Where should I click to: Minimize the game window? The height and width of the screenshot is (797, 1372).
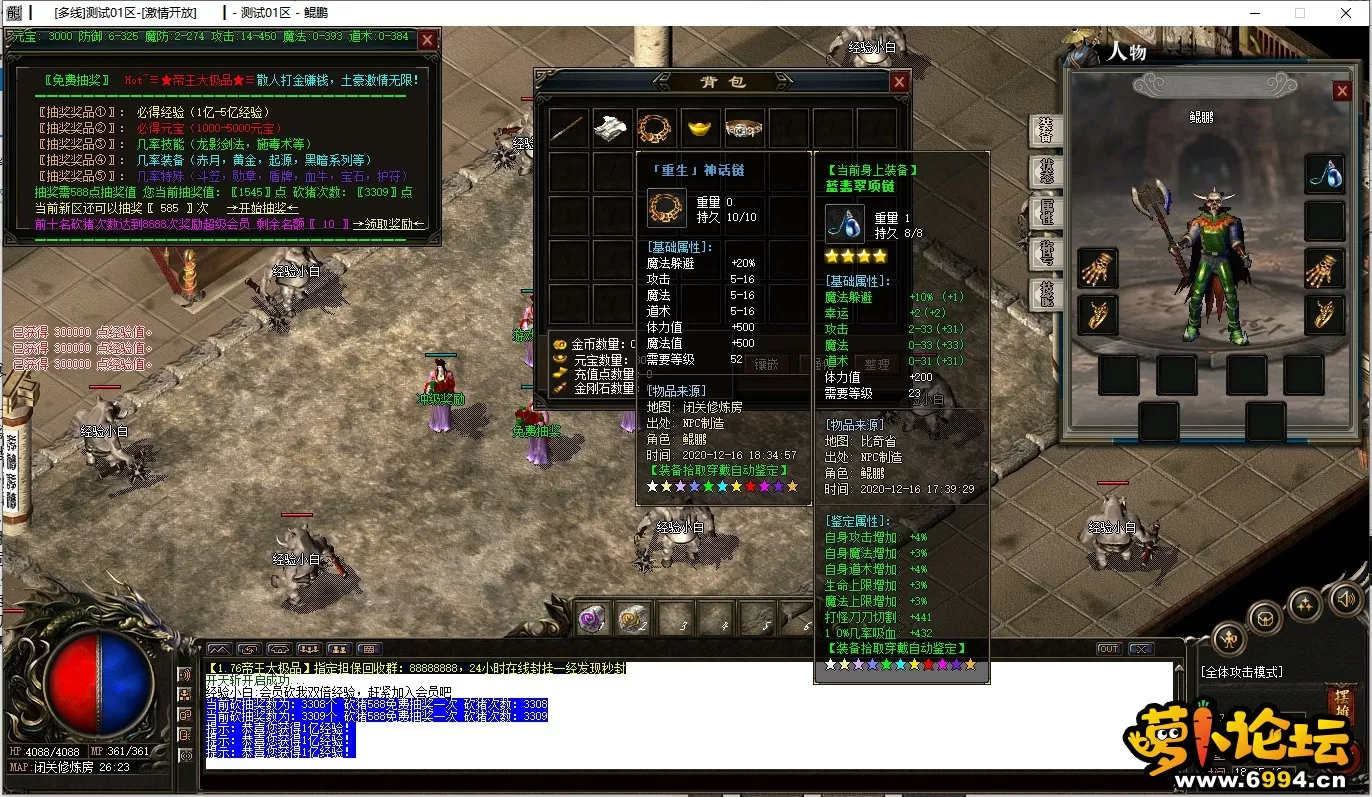1253,13
